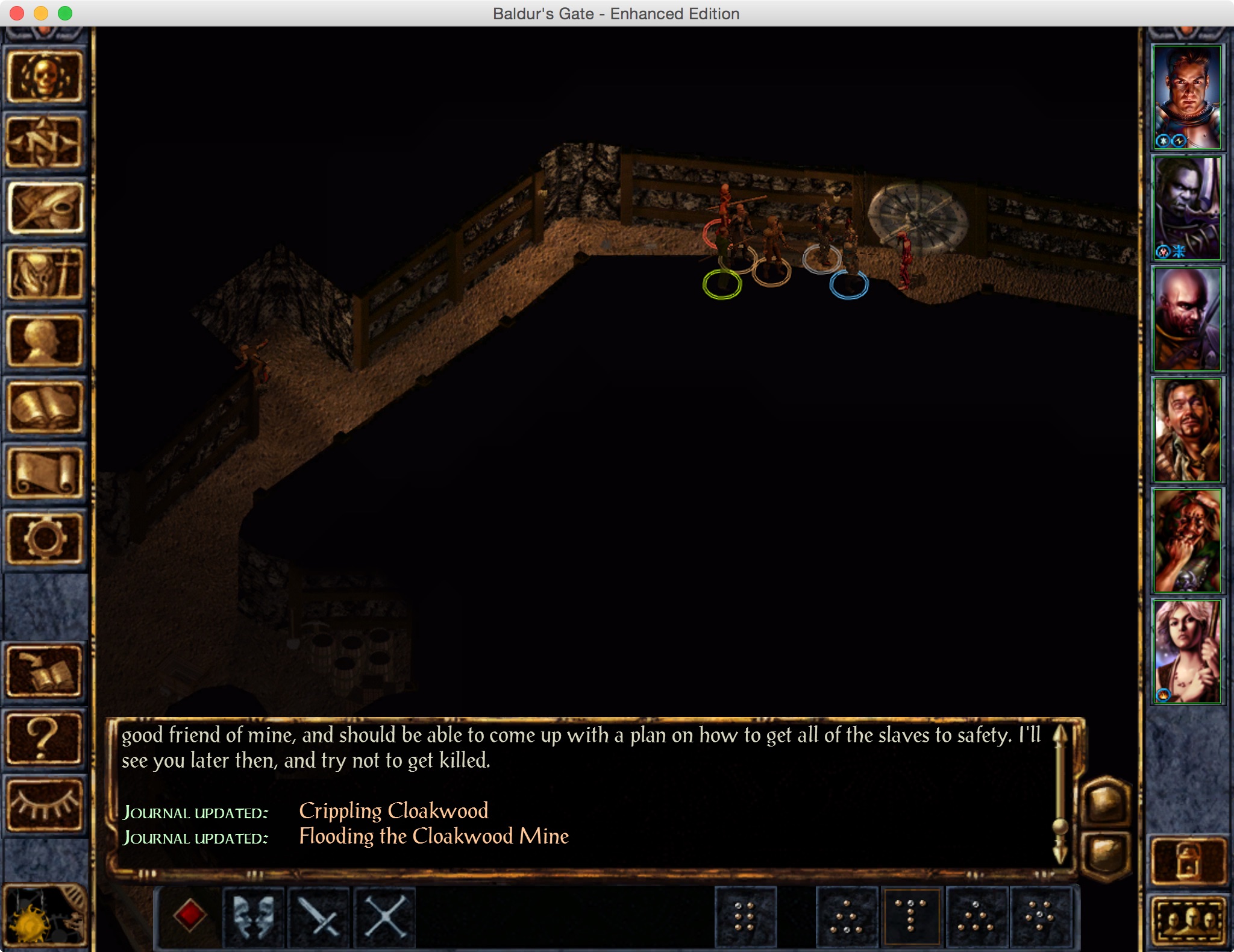This screenshot has height=952, width=1234.
Task: Select the blonde woman party portrait
Action: [1186, 651]
